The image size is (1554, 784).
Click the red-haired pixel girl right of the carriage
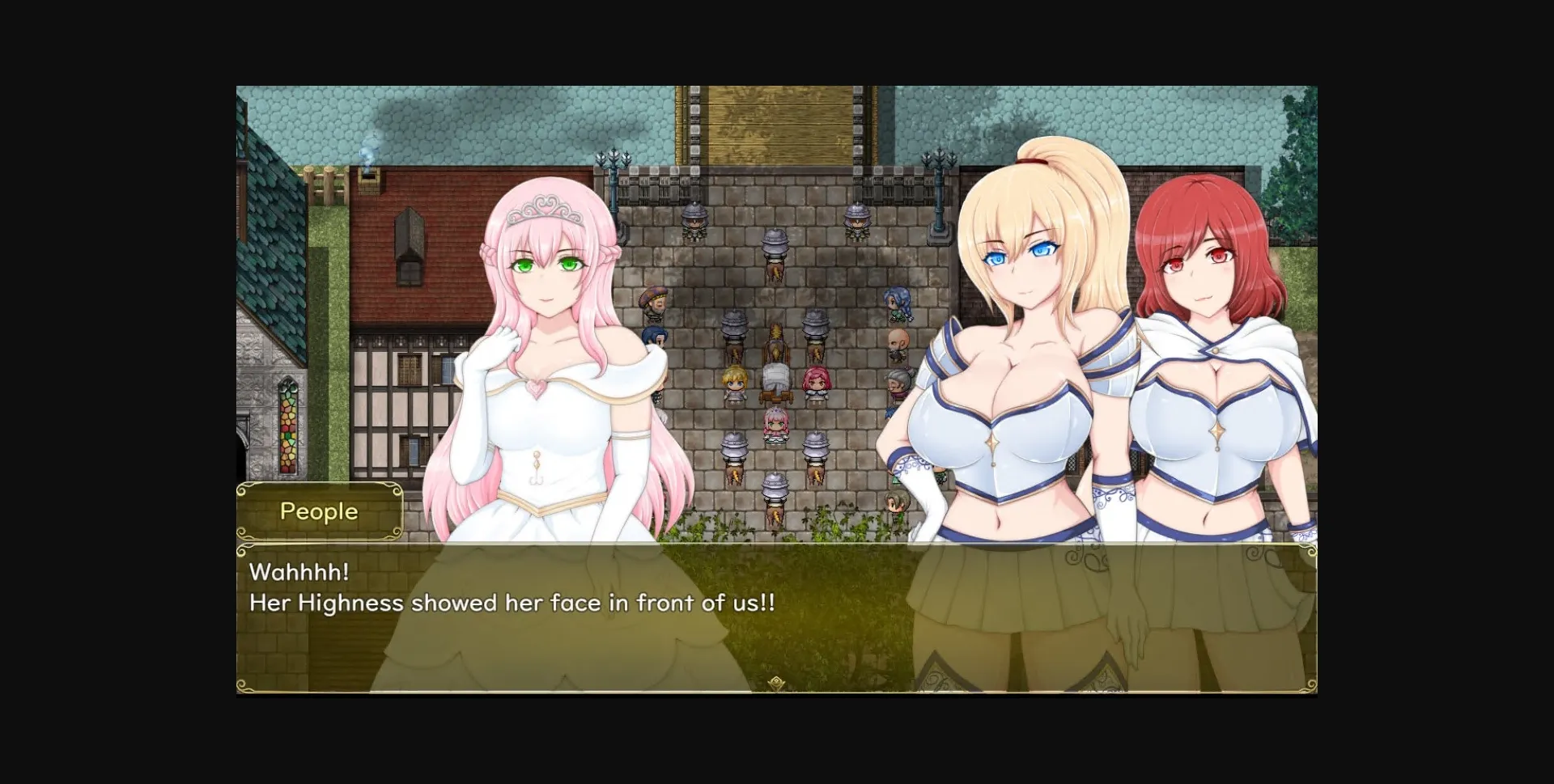[x=816, y=382]
